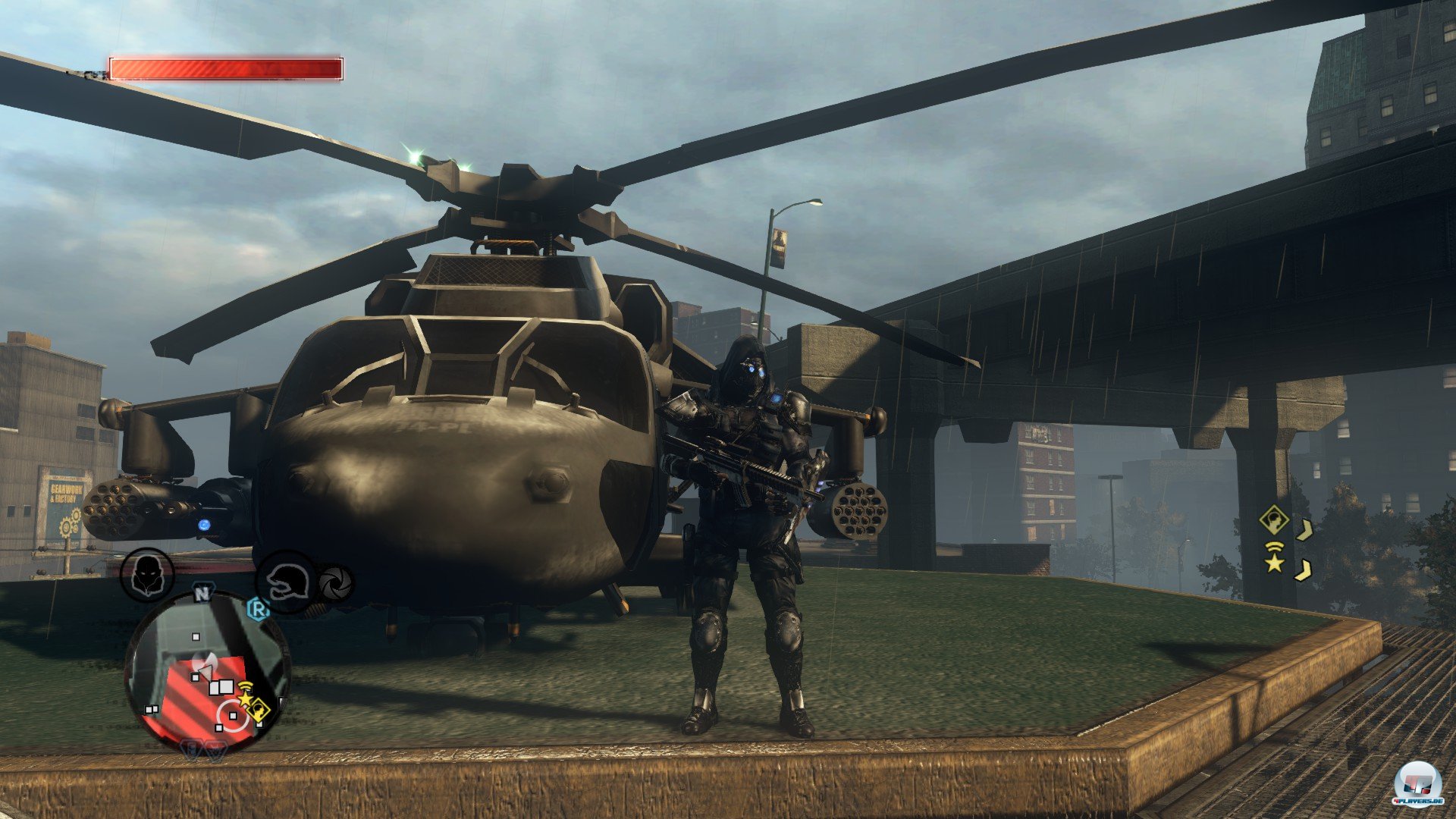Toggle the N compass heading on the minimap

203,594
